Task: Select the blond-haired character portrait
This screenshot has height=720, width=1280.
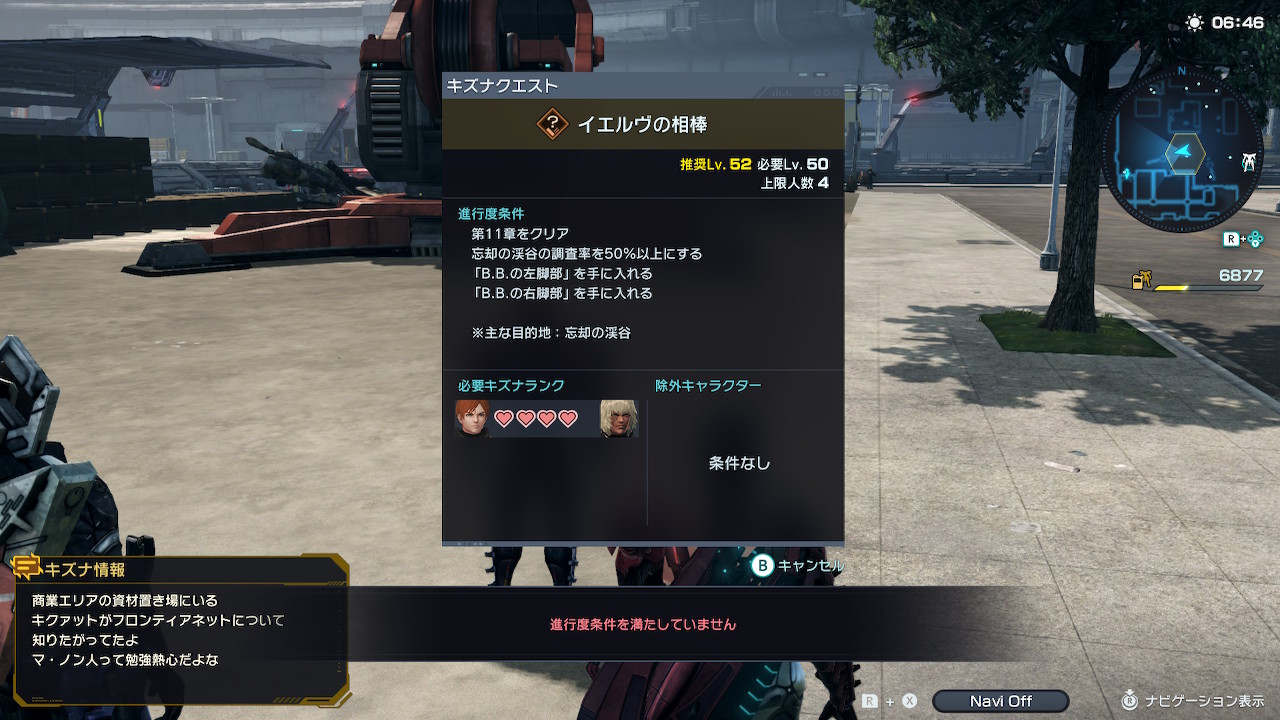Action: coord(619,419)
